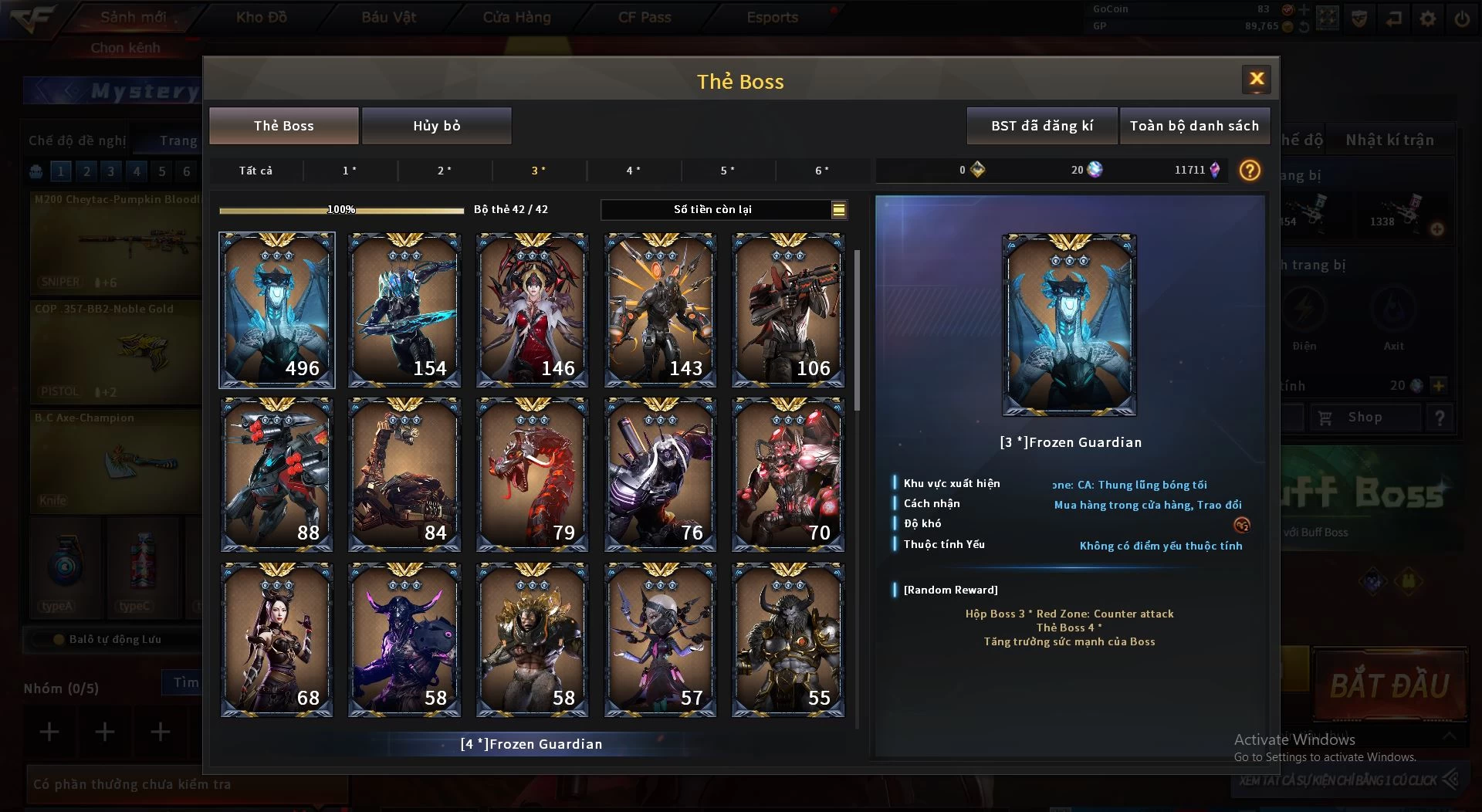Pick the red-dressed woman card with 146

533,310
